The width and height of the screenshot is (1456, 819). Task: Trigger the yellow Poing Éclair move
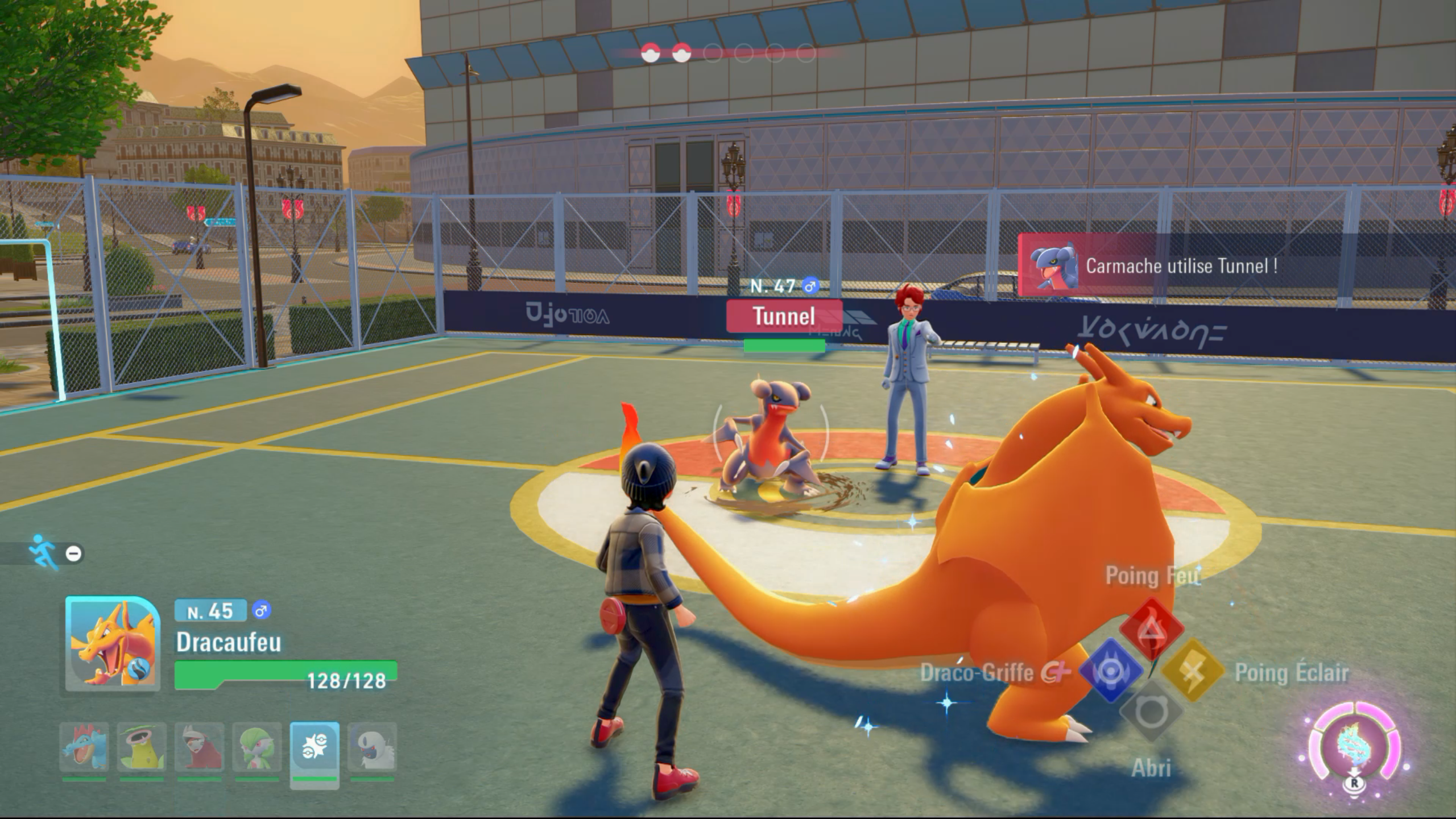point(1193,671)
